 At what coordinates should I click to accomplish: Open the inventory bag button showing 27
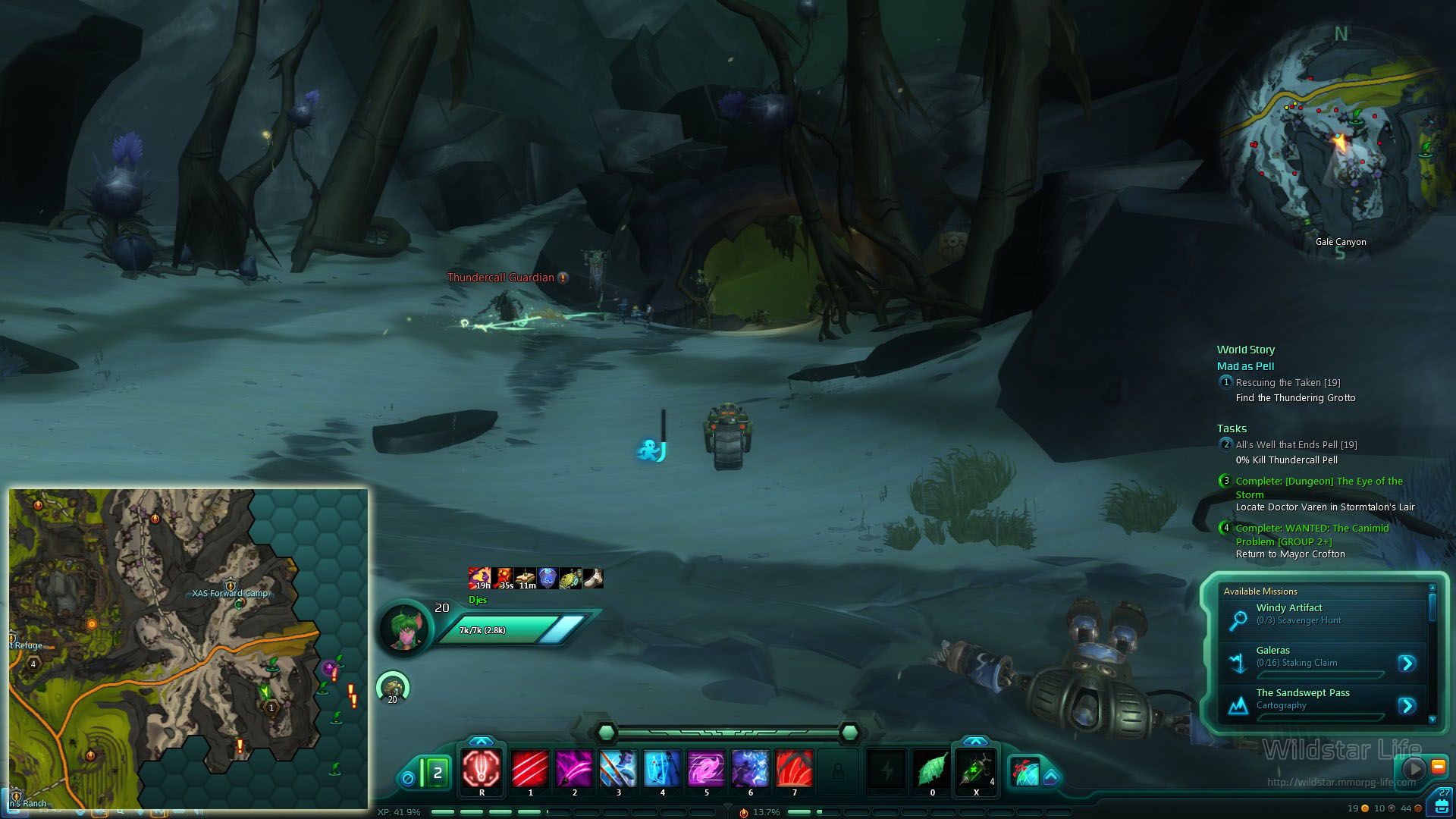1442,802
